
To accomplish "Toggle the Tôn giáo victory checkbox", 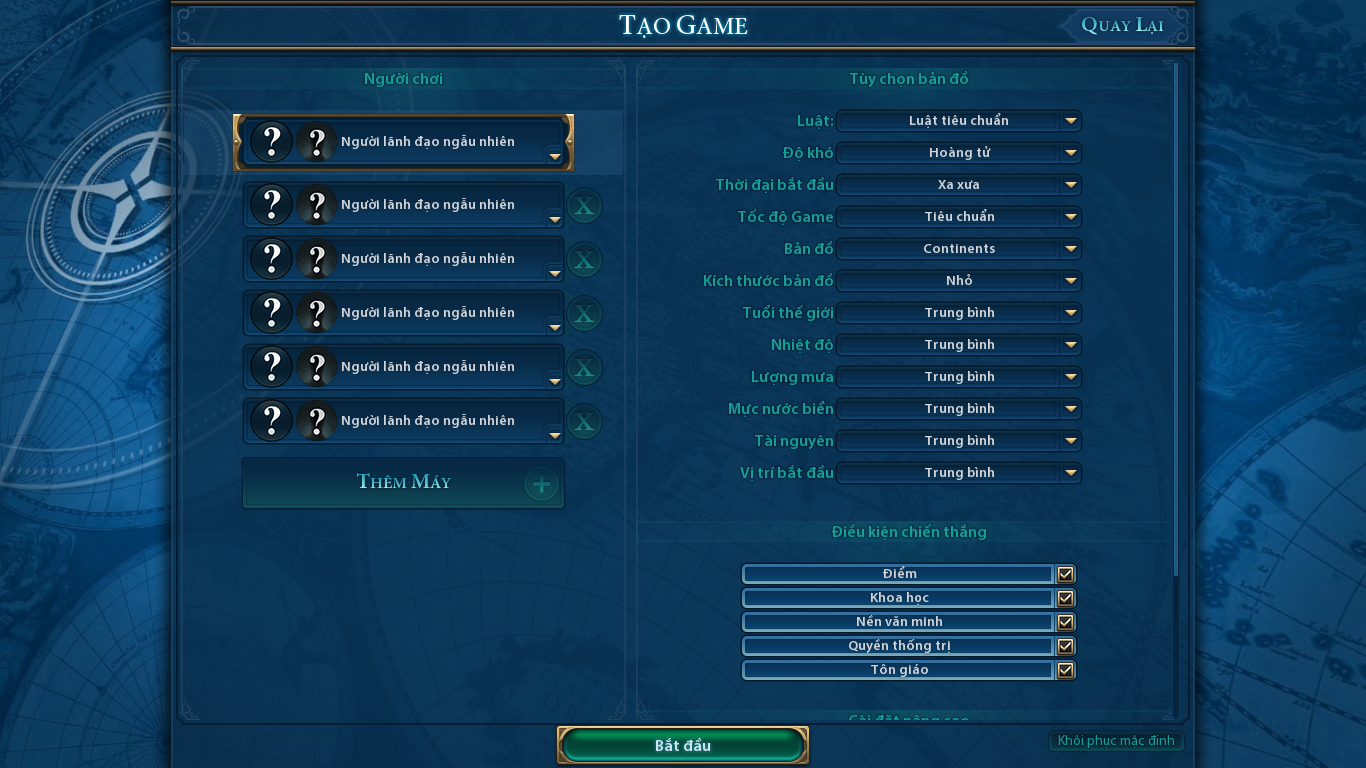I will tap(1066, 670).
